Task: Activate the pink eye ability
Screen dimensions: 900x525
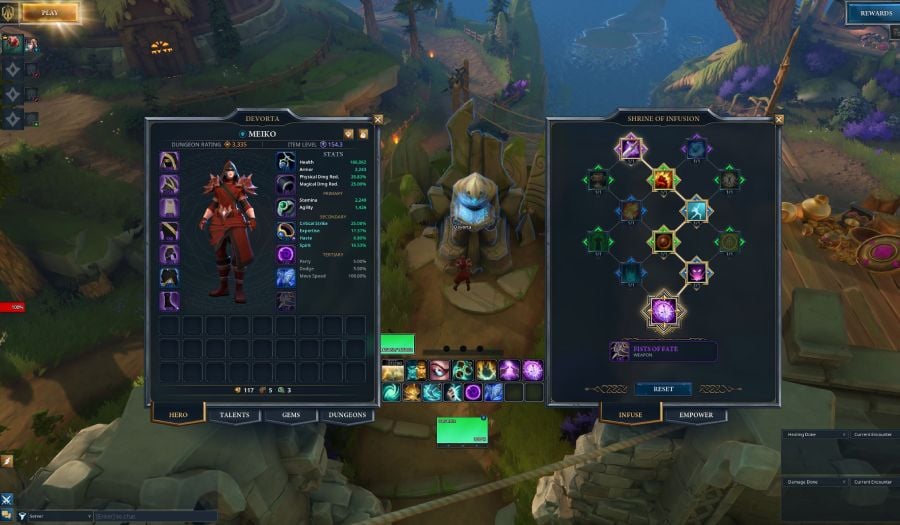Action: tap(440, 371)
